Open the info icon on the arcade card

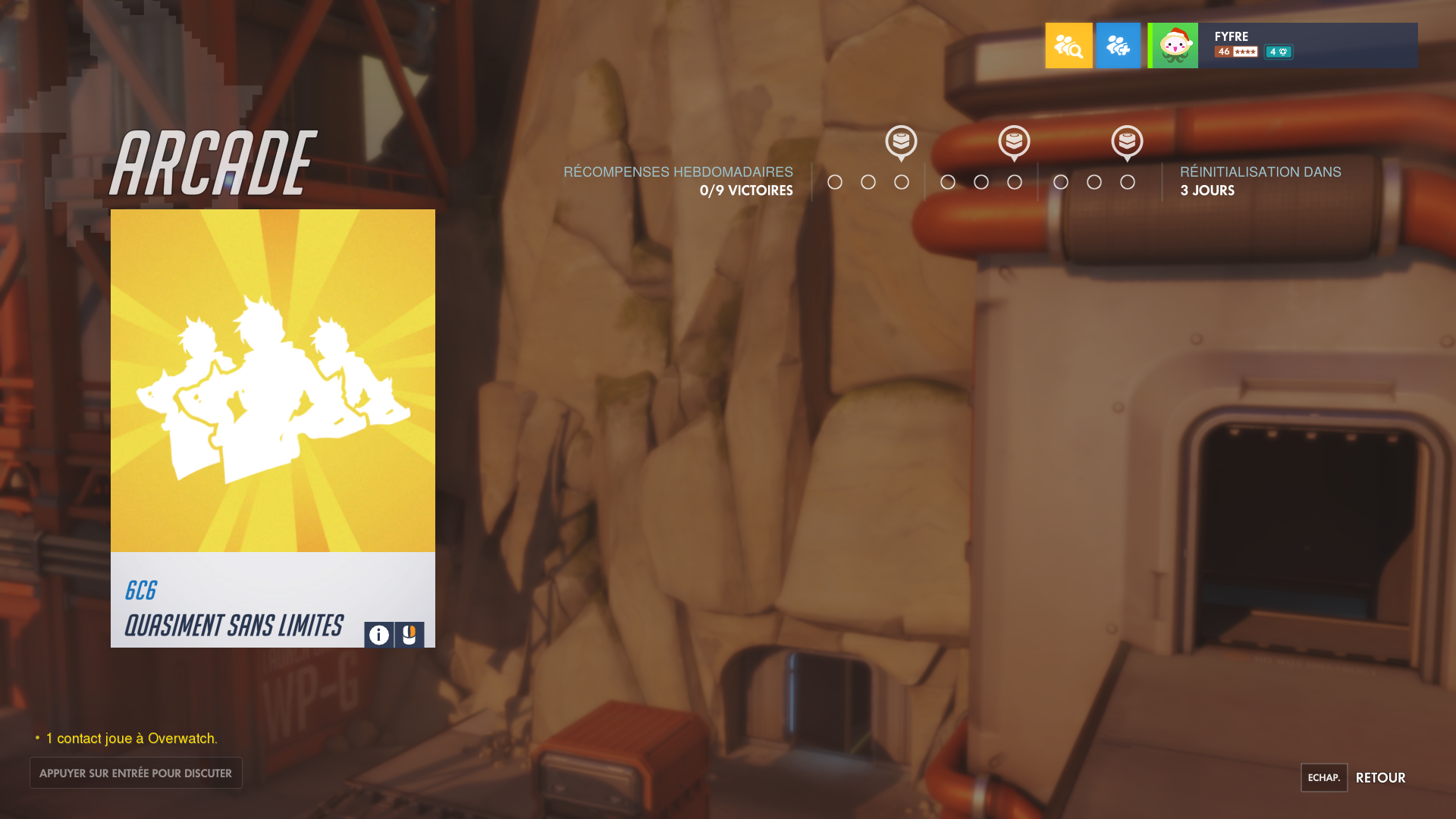coord(378,635)
